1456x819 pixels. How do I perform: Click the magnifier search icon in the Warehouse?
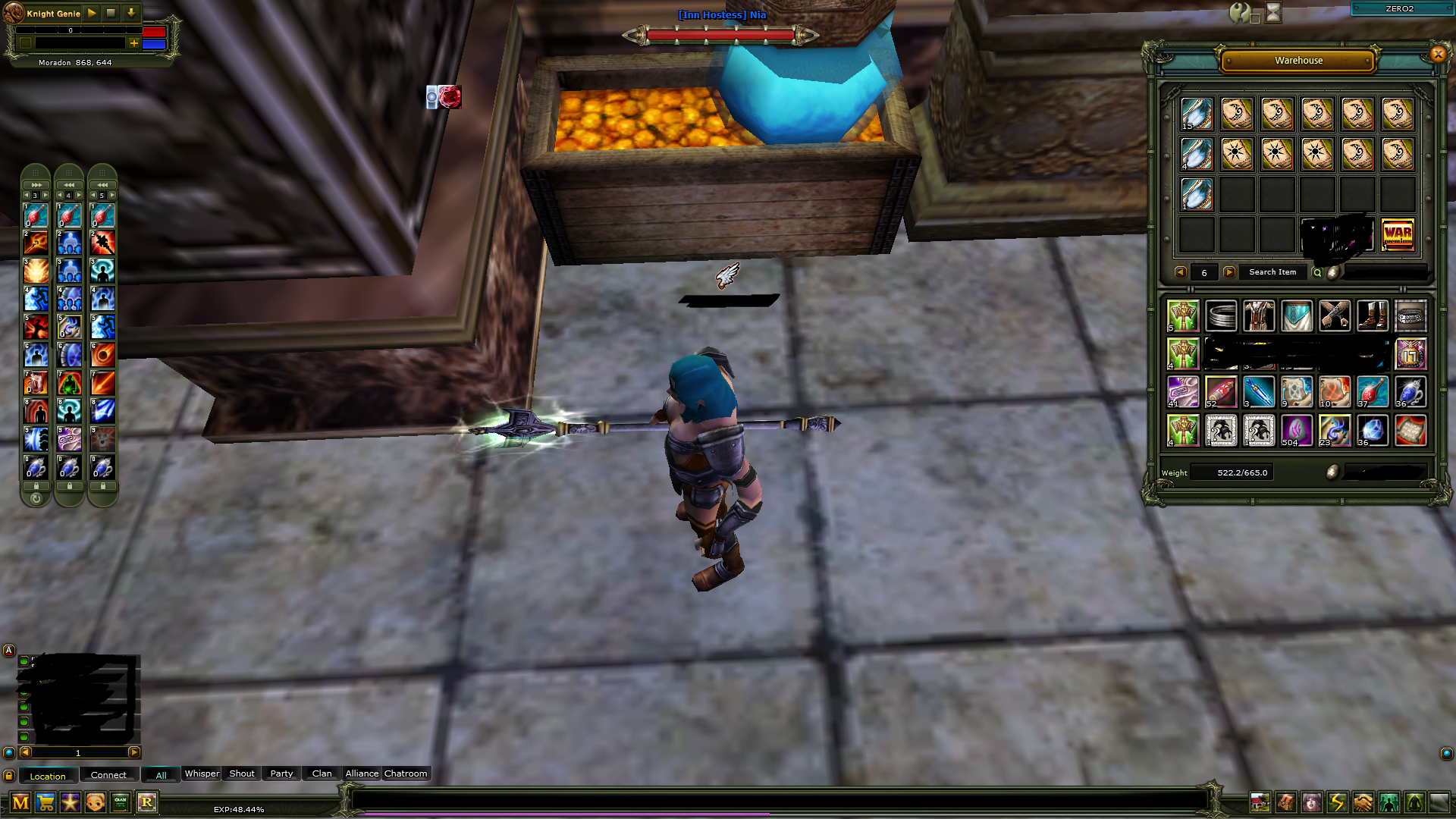[1317, 272]
